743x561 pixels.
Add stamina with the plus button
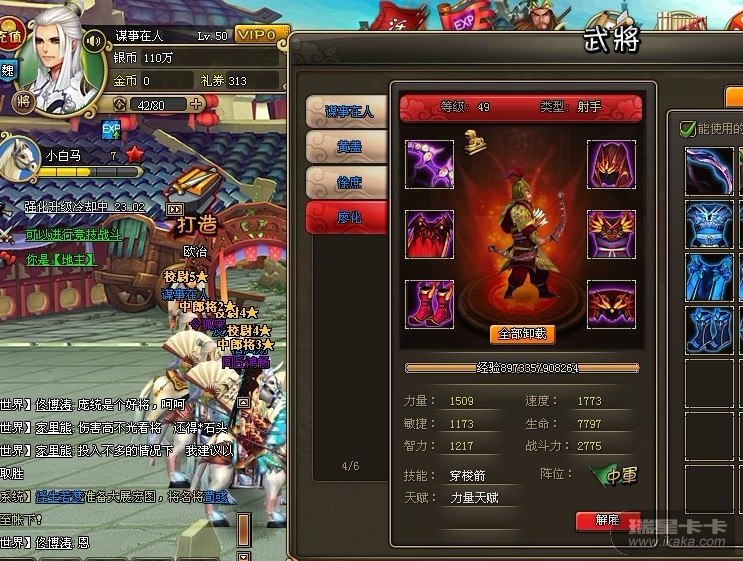(196, 103)
